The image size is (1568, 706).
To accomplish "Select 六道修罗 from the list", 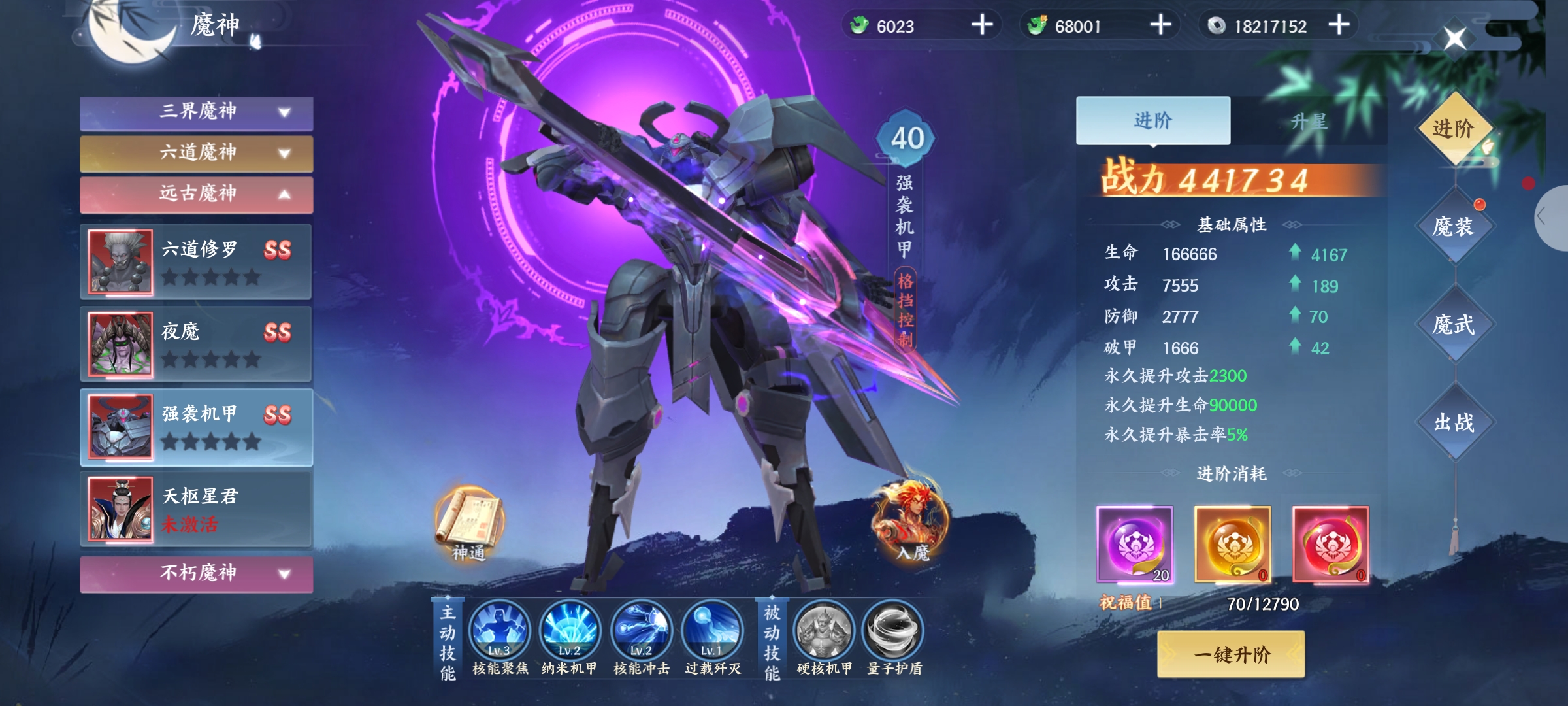I will click(x=196, y=261).
